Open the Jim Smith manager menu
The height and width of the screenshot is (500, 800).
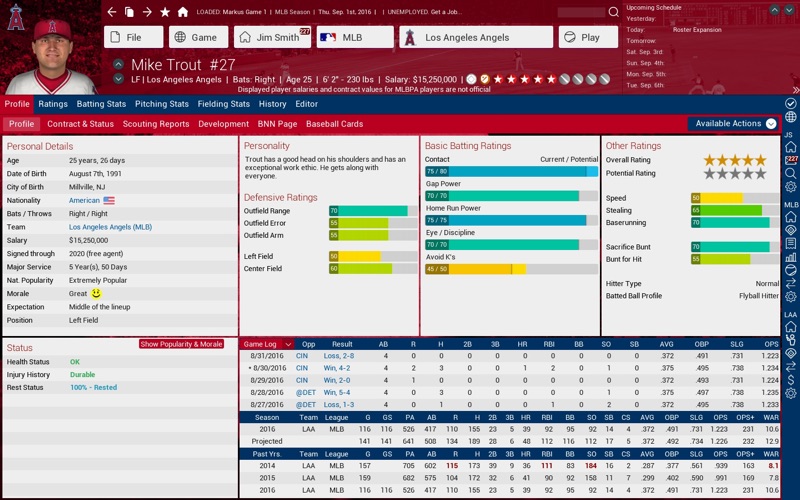pyautogui.click(x=271, y=37)
